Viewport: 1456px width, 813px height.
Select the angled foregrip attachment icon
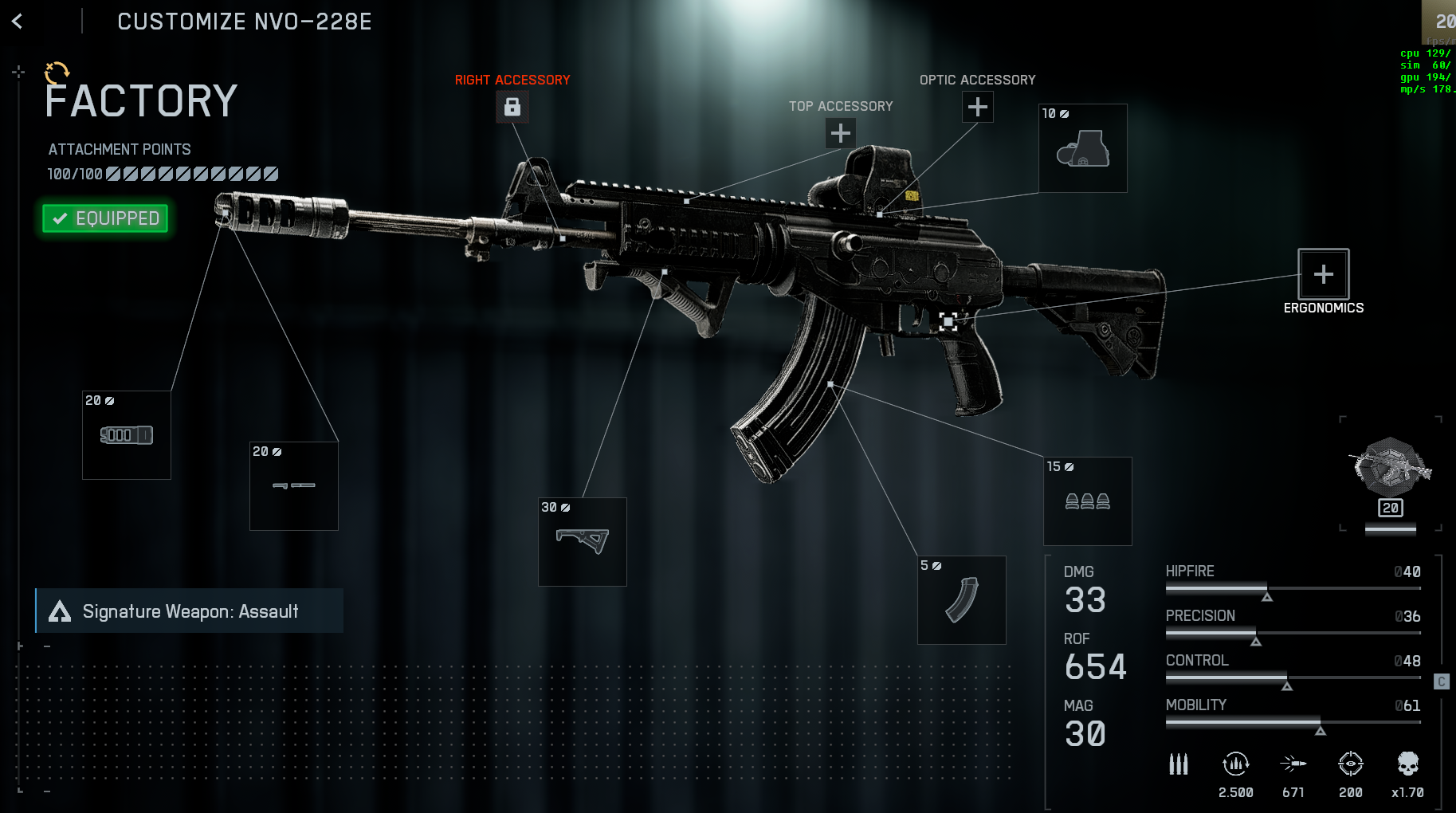point(583,542)
